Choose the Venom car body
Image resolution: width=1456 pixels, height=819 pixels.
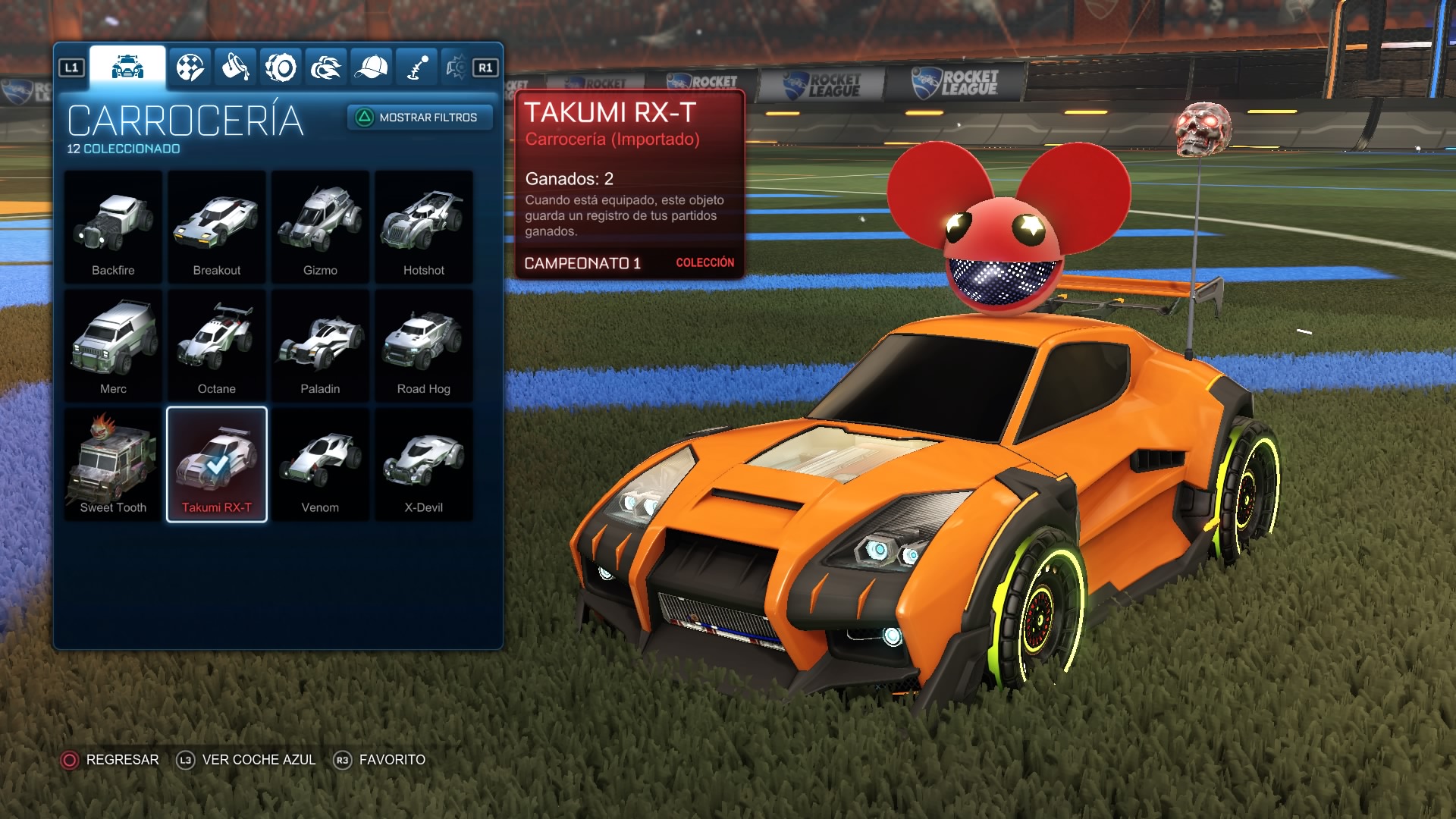pos(320,464)
